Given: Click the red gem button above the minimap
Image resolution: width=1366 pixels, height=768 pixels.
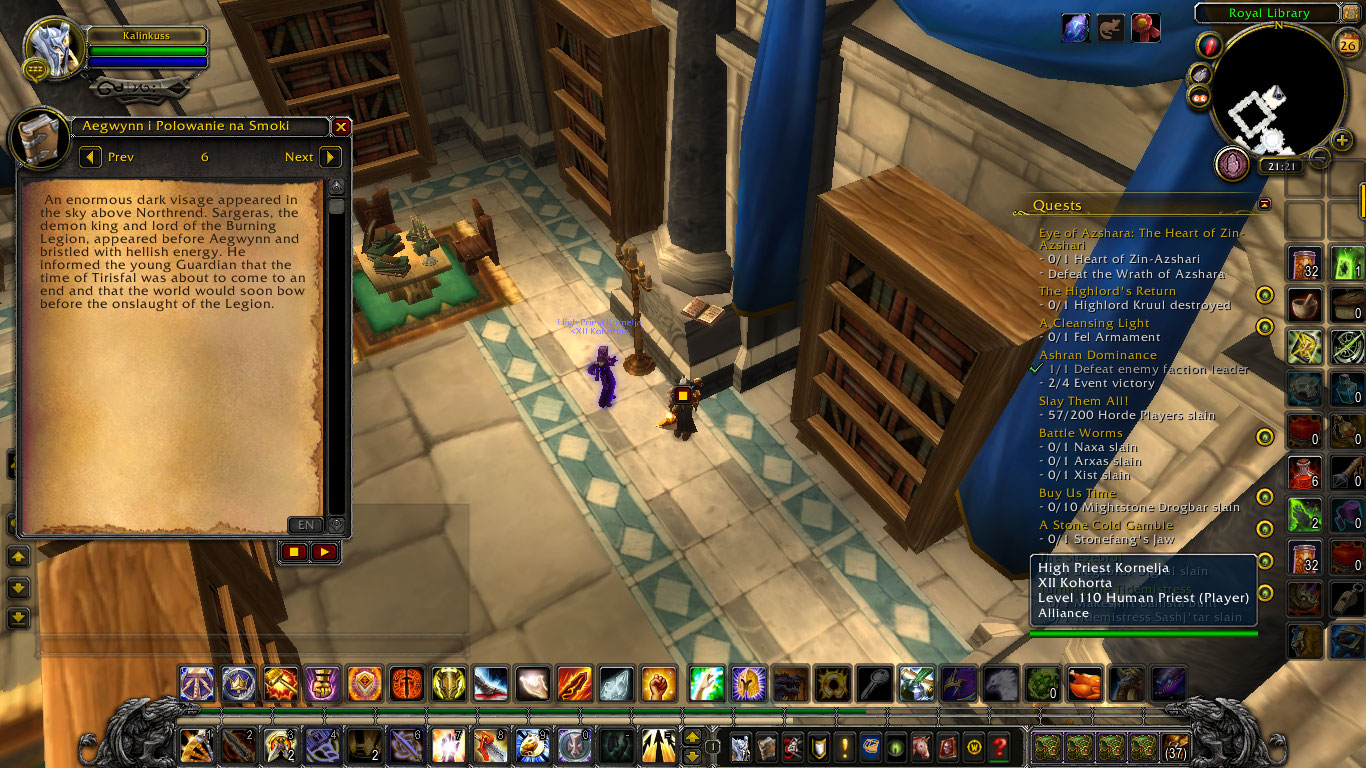Looking at the screenshot, I should point(1208,46).
